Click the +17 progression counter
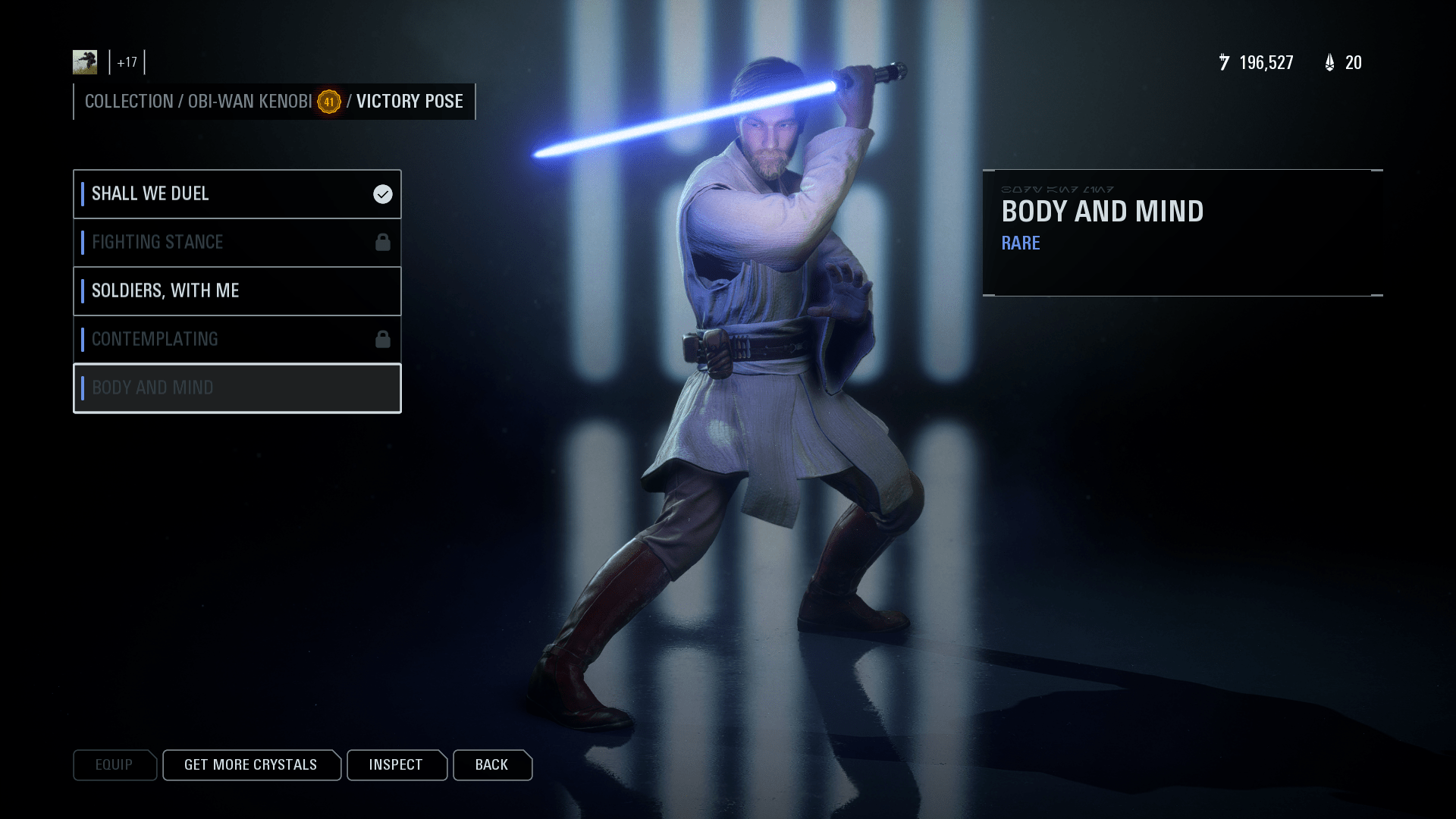 tap(126, 64)
